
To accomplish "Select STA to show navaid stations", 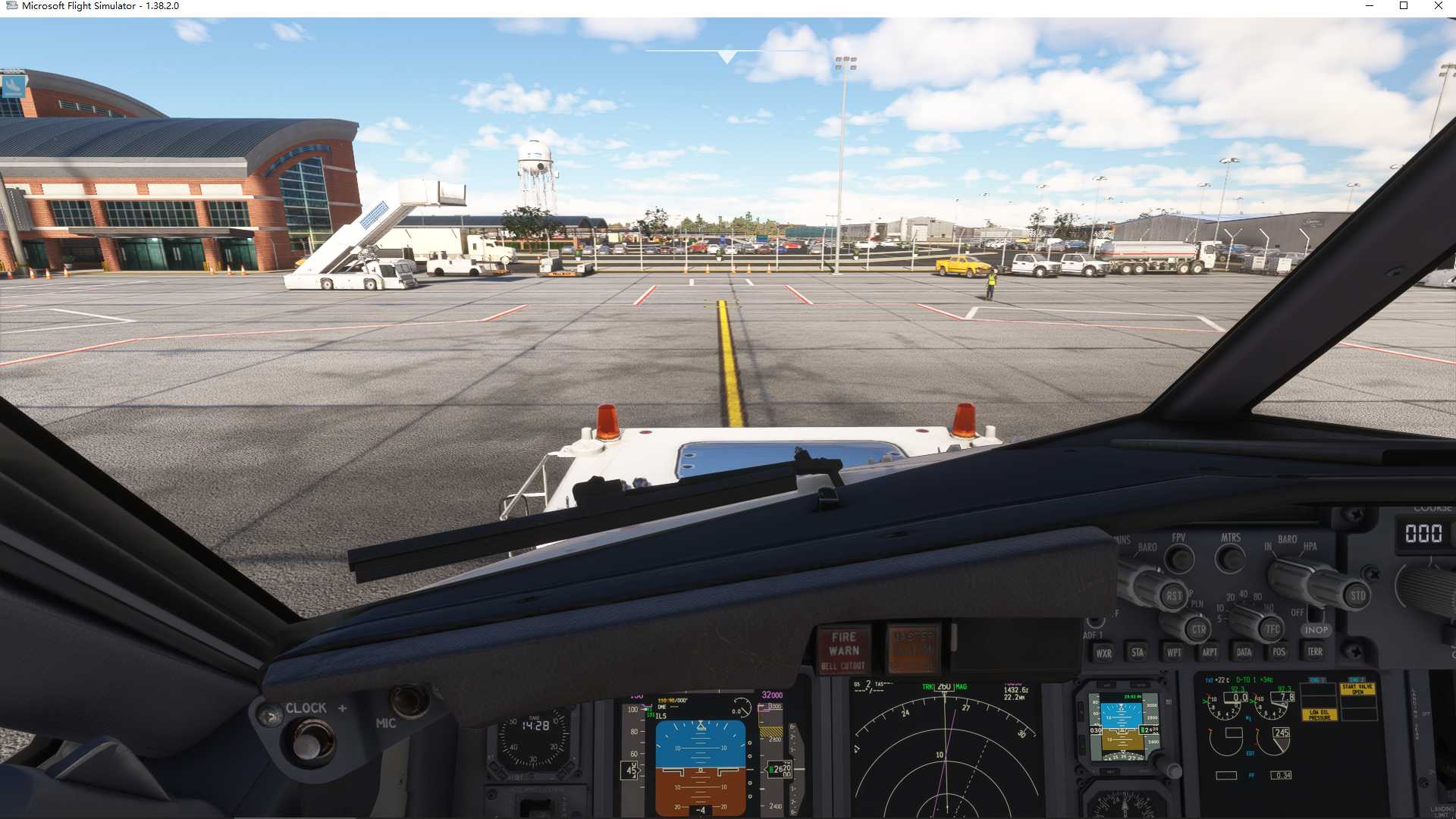I will (x=1138, y=651).
